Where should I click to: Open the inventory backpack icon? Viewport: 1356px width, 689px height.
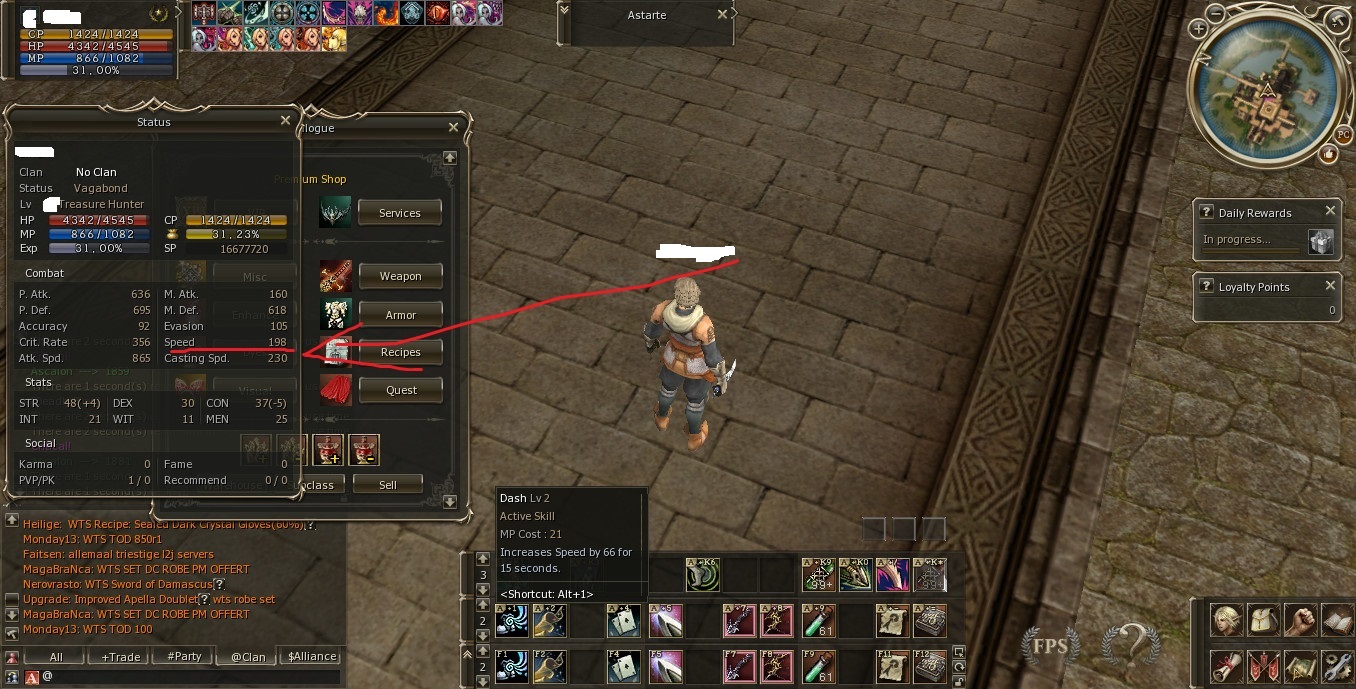pyautogui.click(x=1263, y=620)
